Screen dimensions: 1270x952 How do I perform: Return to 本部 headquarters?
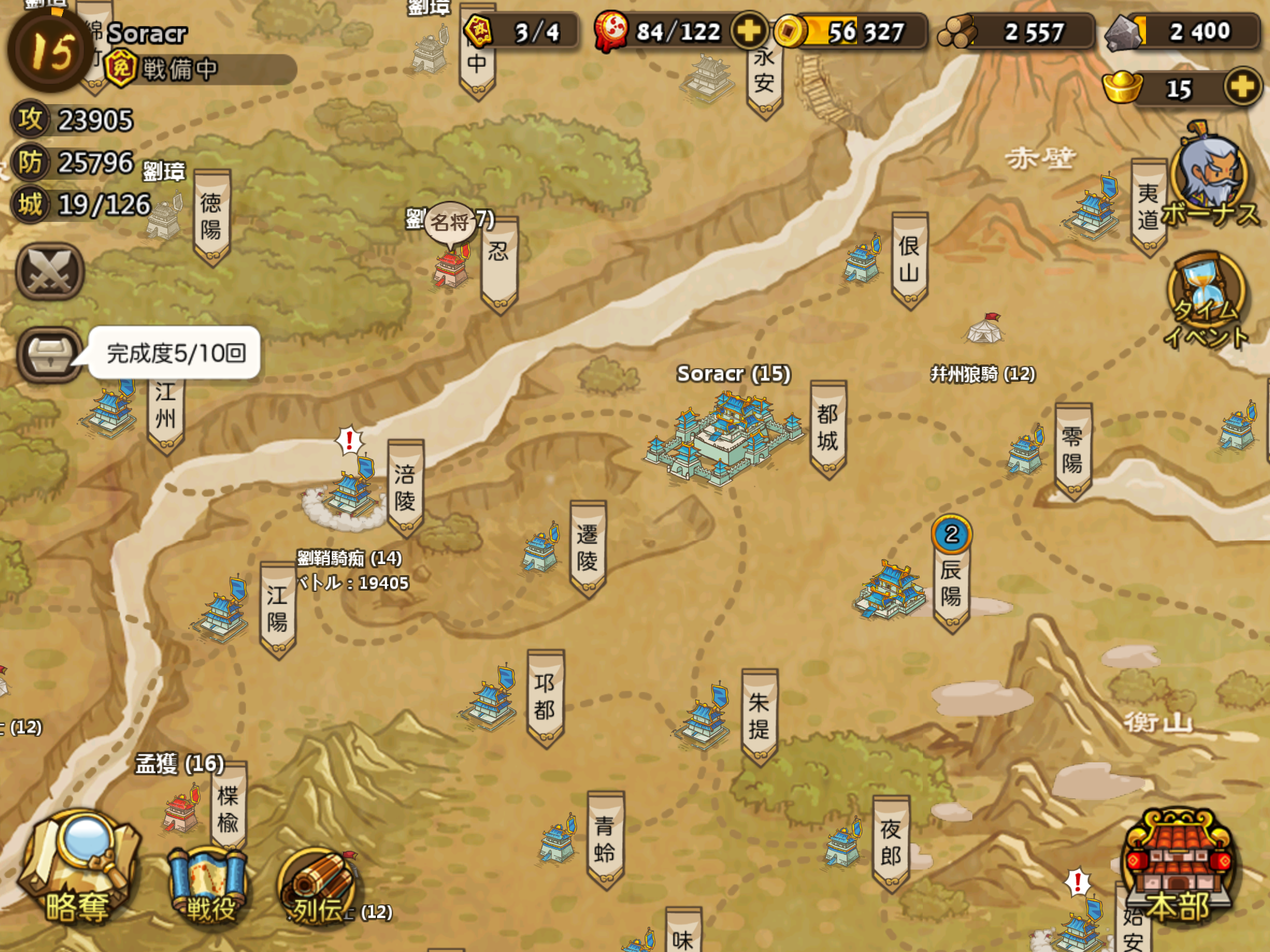[1177, 868]
